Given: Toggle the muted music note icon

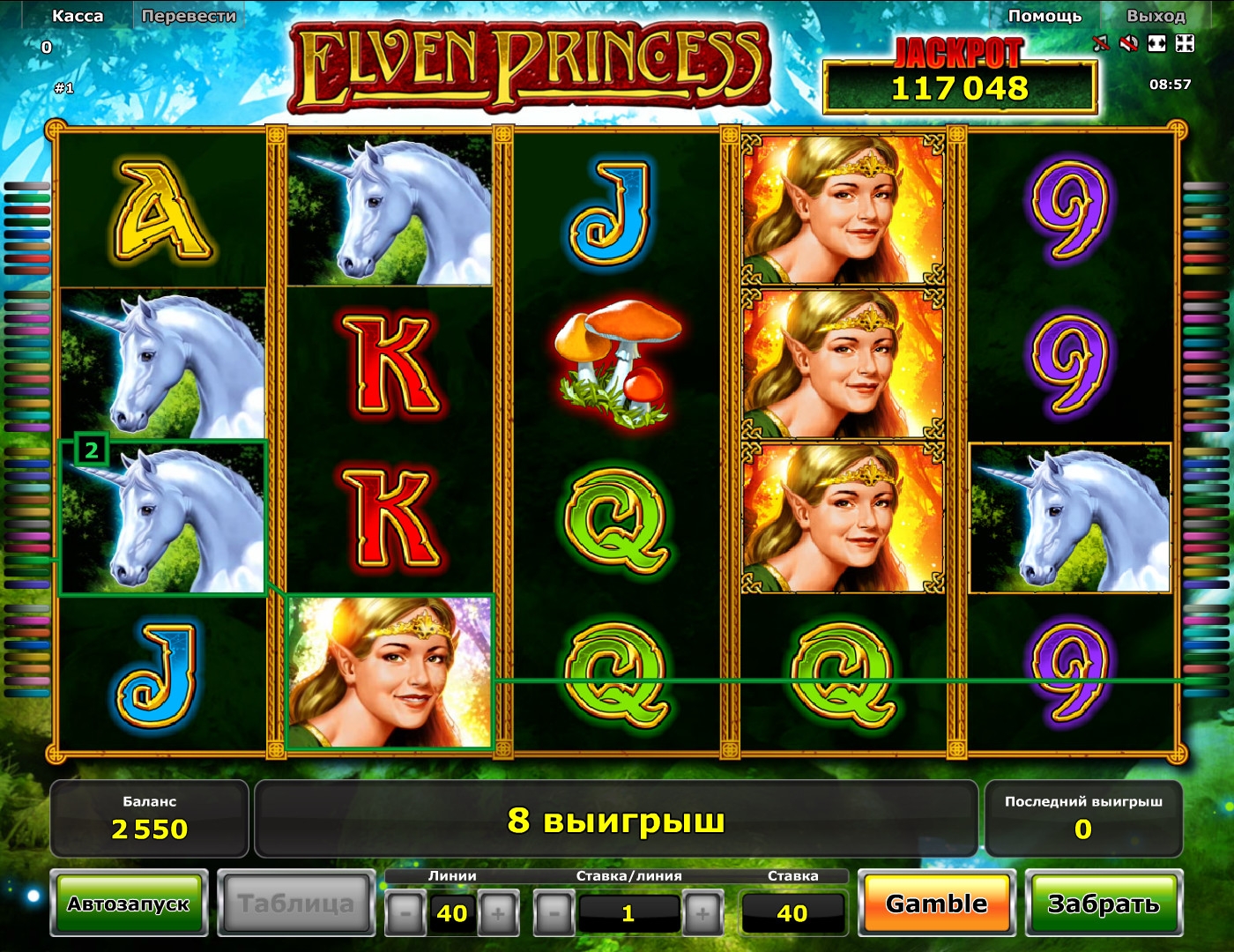Looking at the screenshot, I should click(x=1101, y=43).
